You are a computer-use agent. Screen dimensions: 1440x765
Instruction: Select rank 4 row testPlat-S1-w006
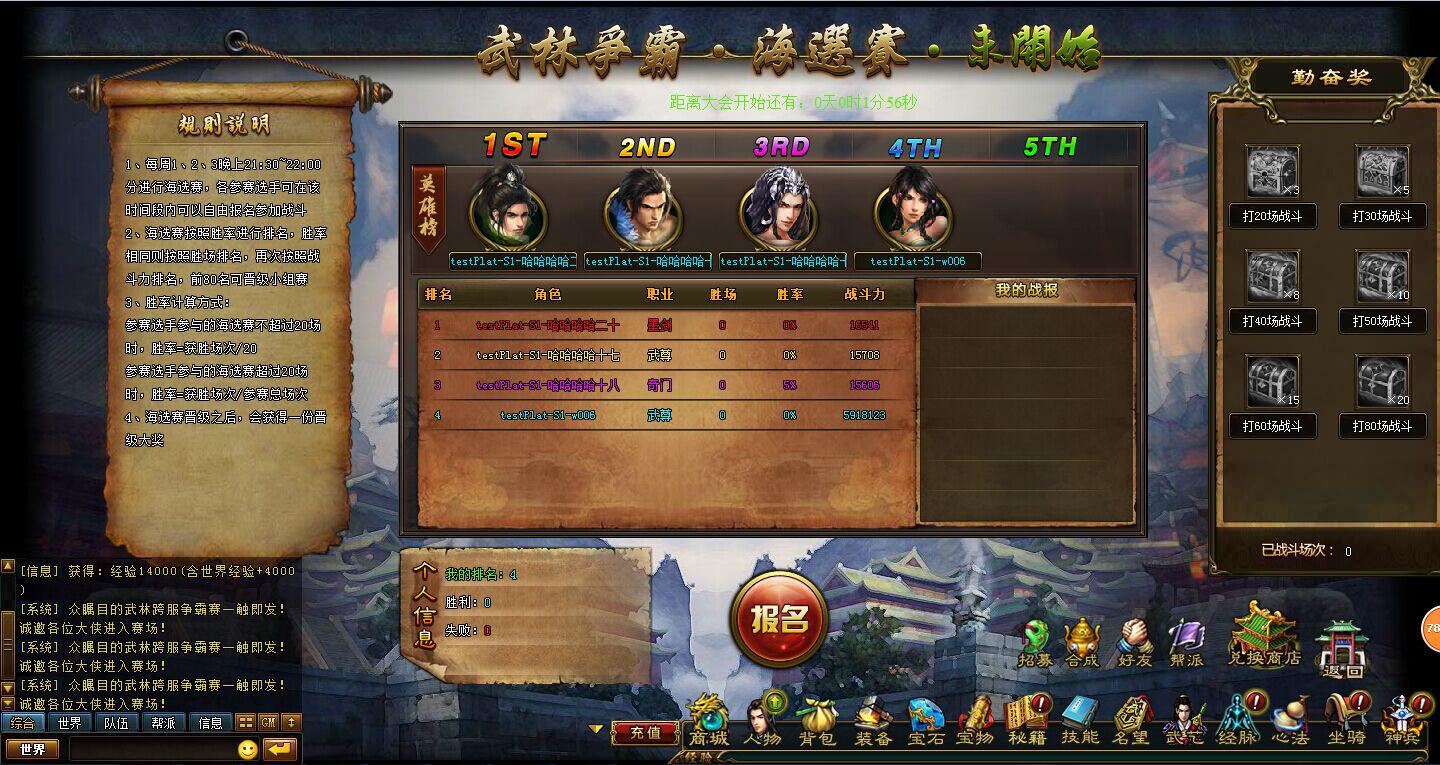[x=548, y=415]
